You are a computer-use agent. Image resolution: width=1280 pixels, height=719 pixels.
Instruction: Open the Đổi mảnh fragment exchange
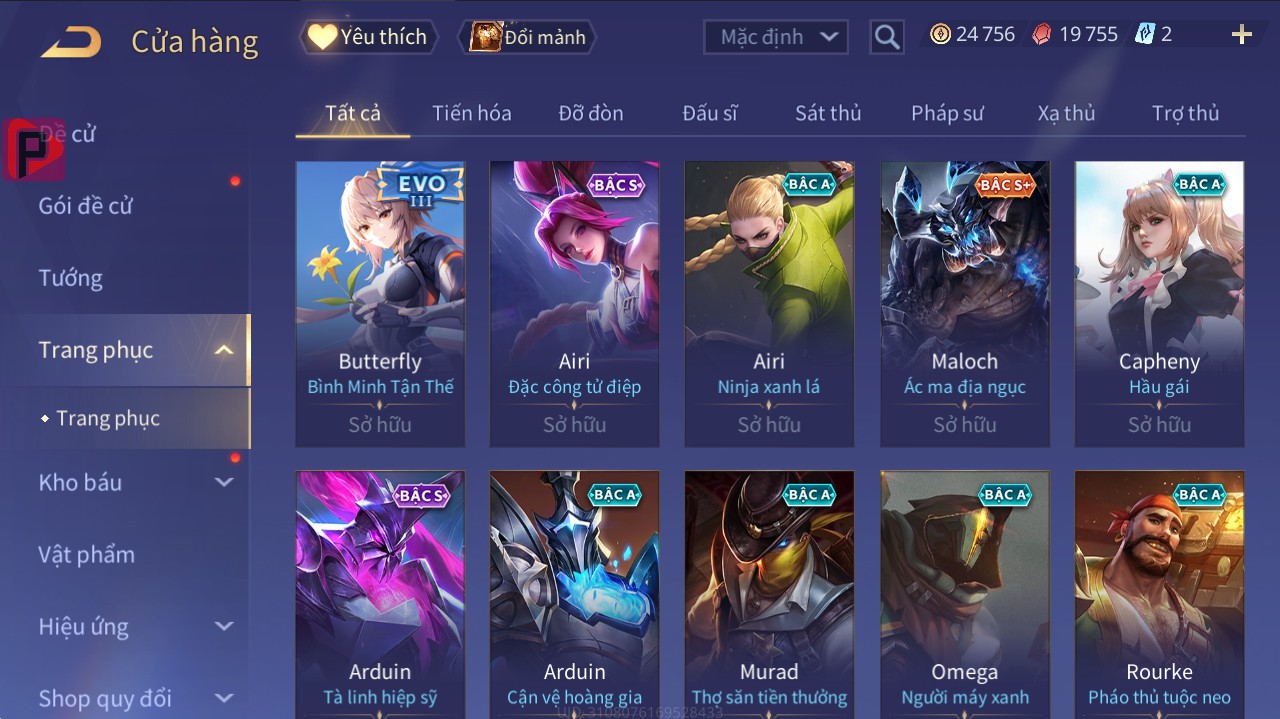527,37
